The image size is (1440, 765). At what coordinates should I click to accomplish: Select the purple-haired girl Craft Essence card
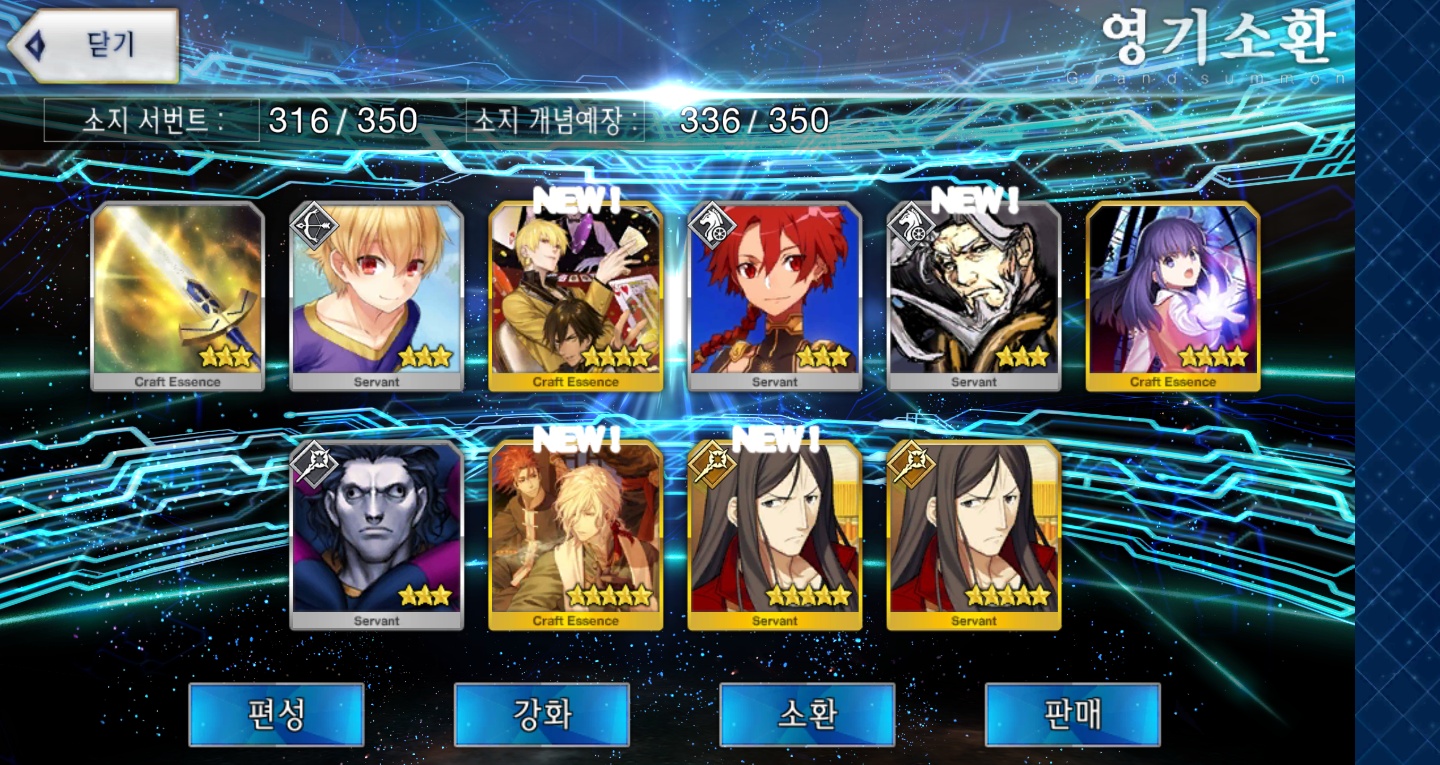1173,295
